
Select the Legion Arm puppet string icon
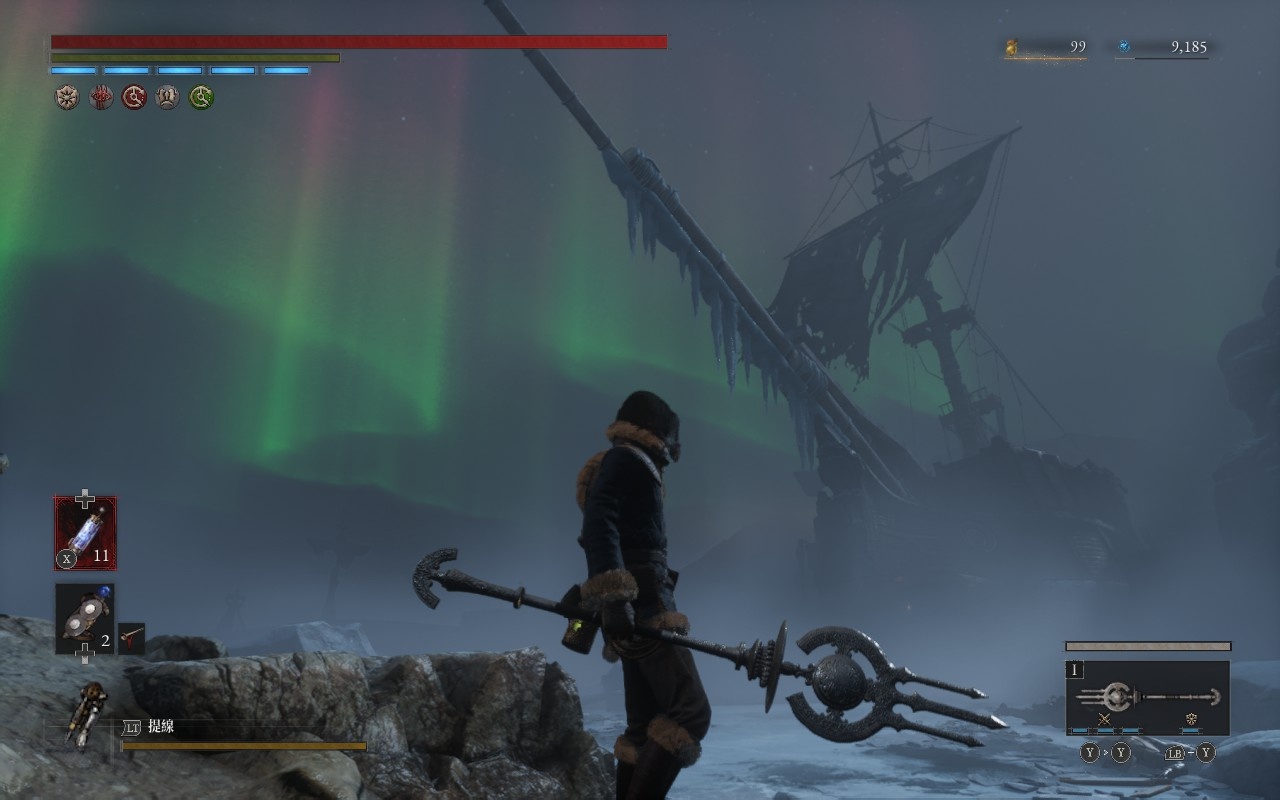click(86, 715)
